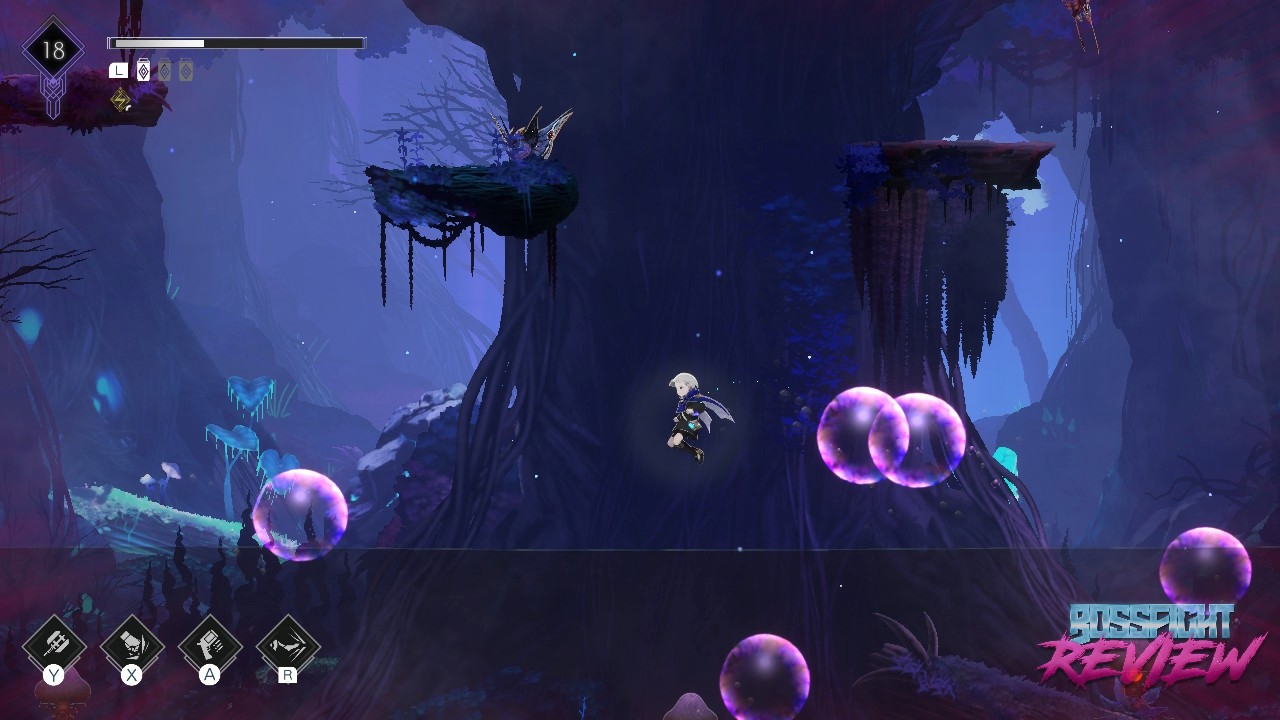Click the level 18 diamond emblem

pyautogui.click(x=53, y=51)
